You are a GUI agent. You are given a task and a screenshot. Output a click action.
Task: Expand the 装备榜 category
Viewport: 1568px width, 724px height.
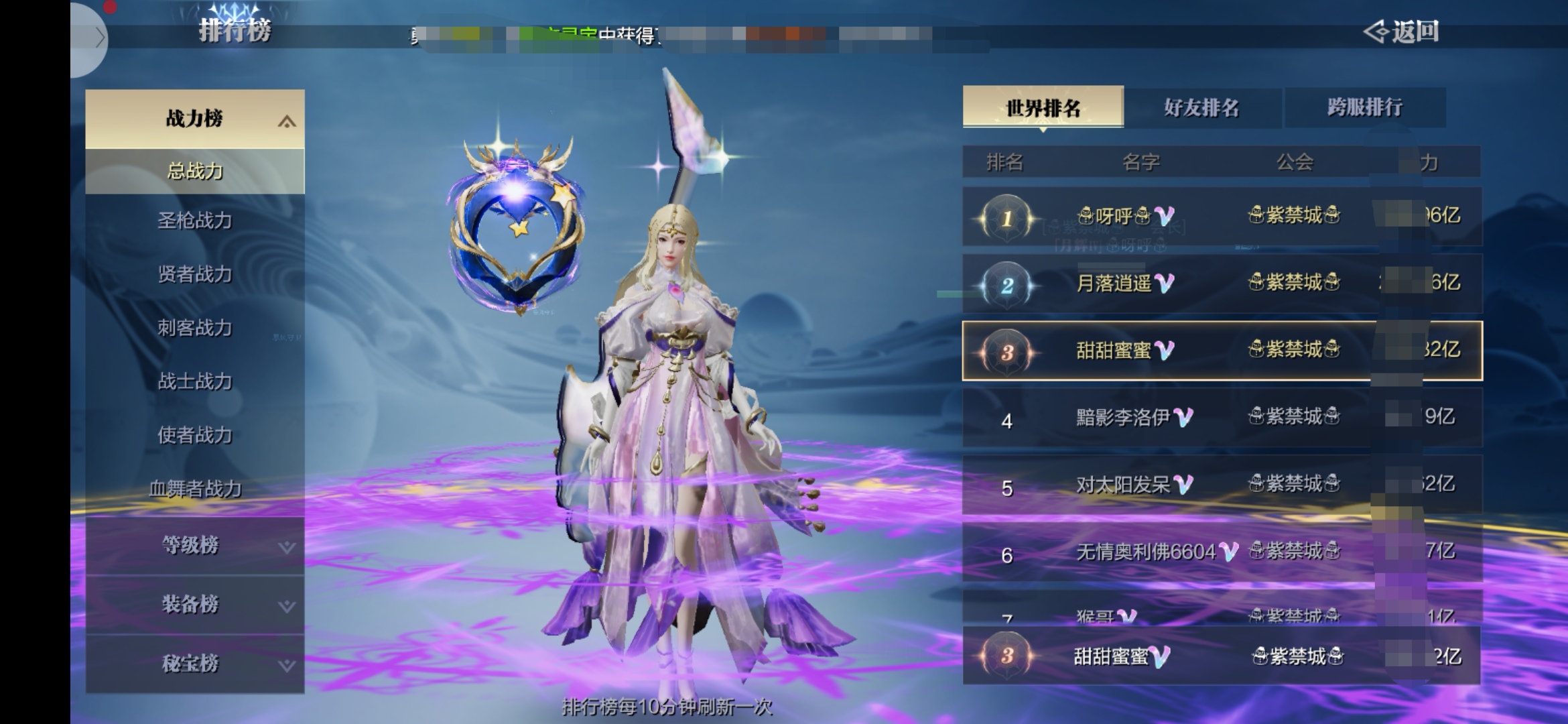pos(194,605)
